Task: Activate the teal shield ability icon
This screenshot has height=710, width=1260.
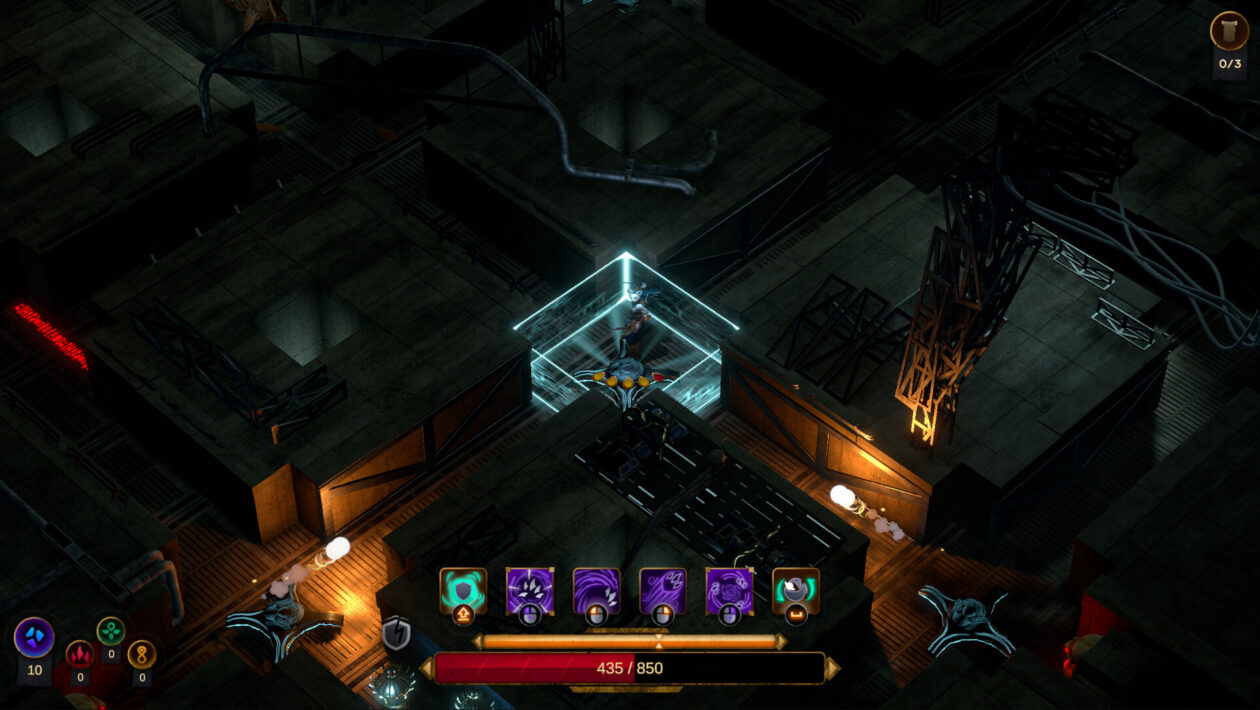Action: coord(463,591)
